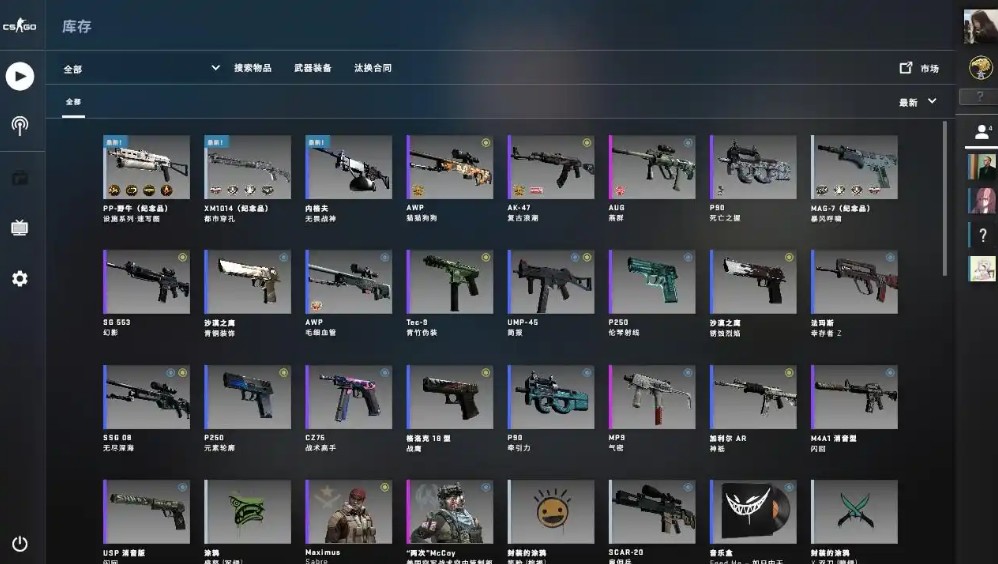Open the settings gear menu
The height and width of the screenshot is (564, 998).
(20, 278)
